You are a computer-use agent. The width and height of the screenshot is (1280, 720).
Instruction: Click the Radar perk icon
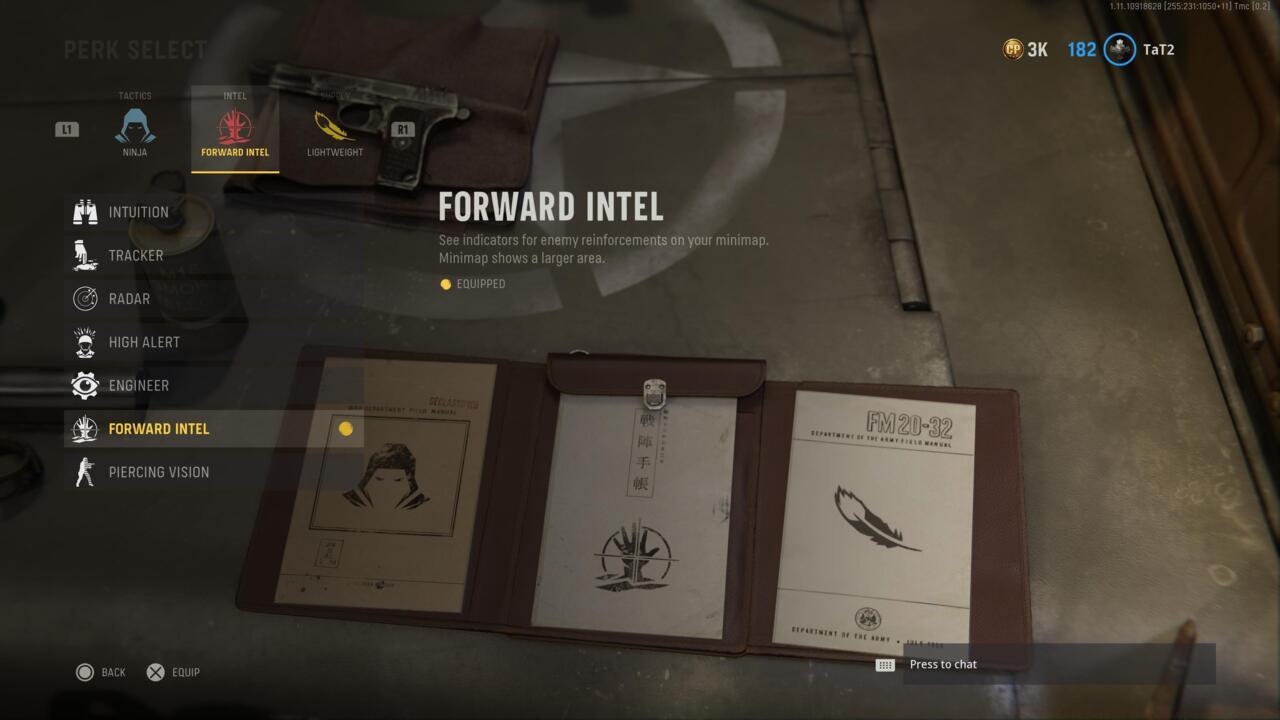coord(85,298)
